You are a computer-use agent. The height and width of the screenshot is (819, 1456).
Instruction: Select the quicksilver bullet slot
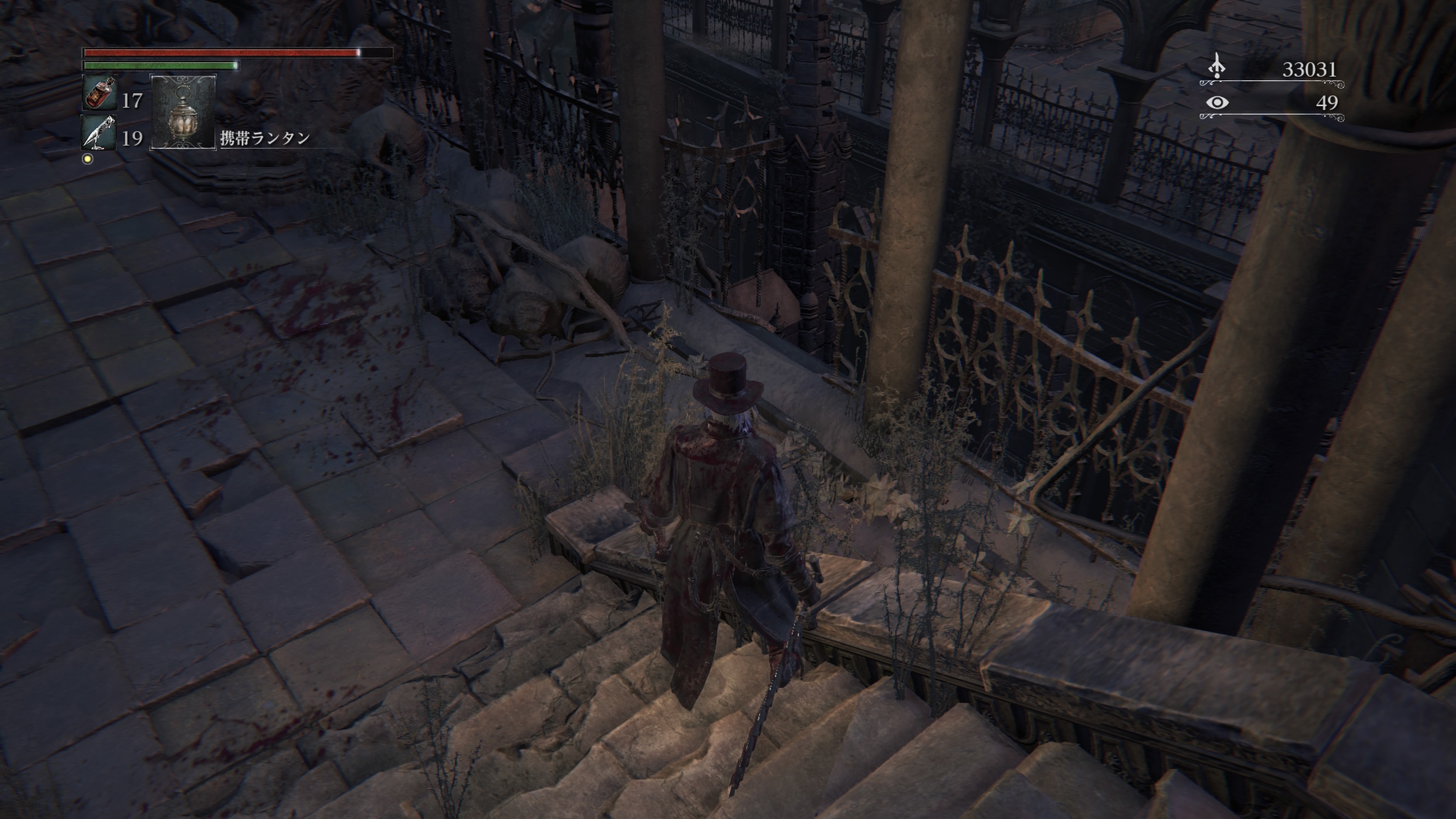[99, 133]
